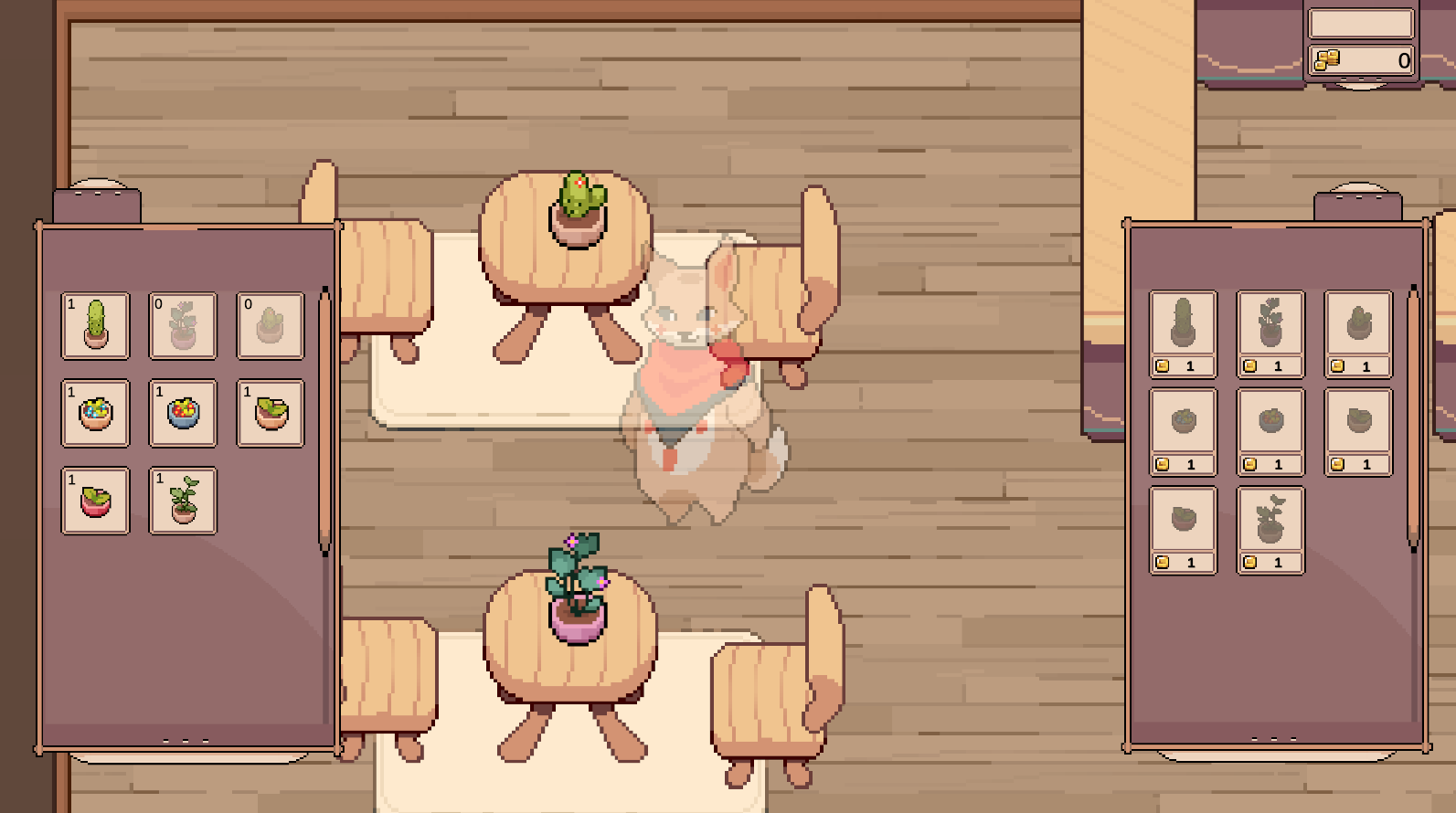Select the red-pot leaf bowl in the inventory
The height and width of the screenshot is (813, 1456).
(95, 501)
